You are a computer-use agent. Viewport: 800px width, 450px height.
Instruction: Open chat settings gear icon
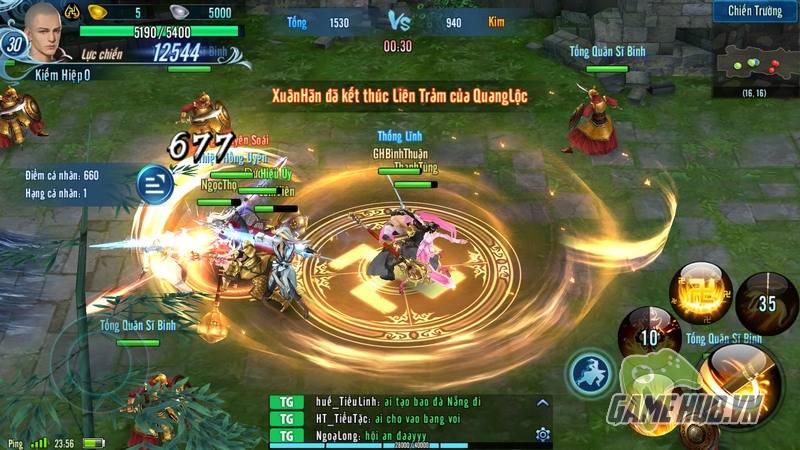[x=543, y=434]
